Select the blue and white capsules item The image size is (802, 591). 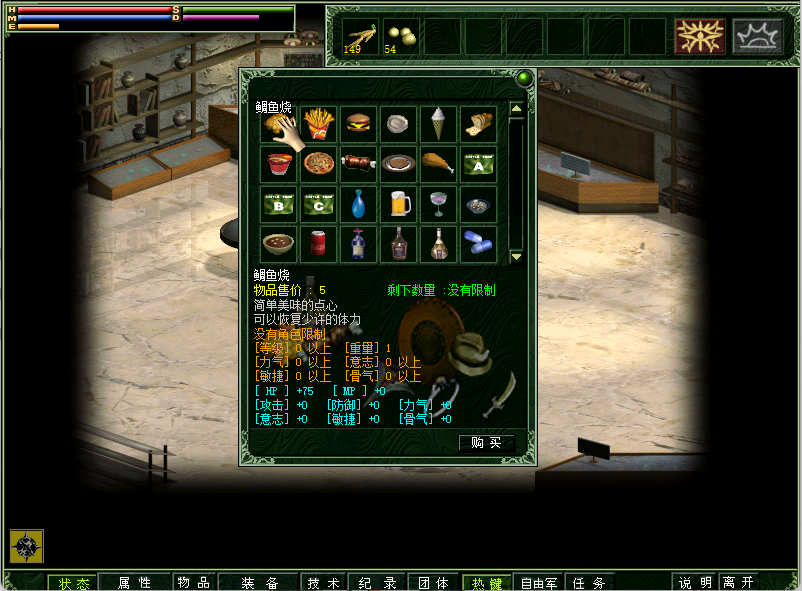coord(478,244)
